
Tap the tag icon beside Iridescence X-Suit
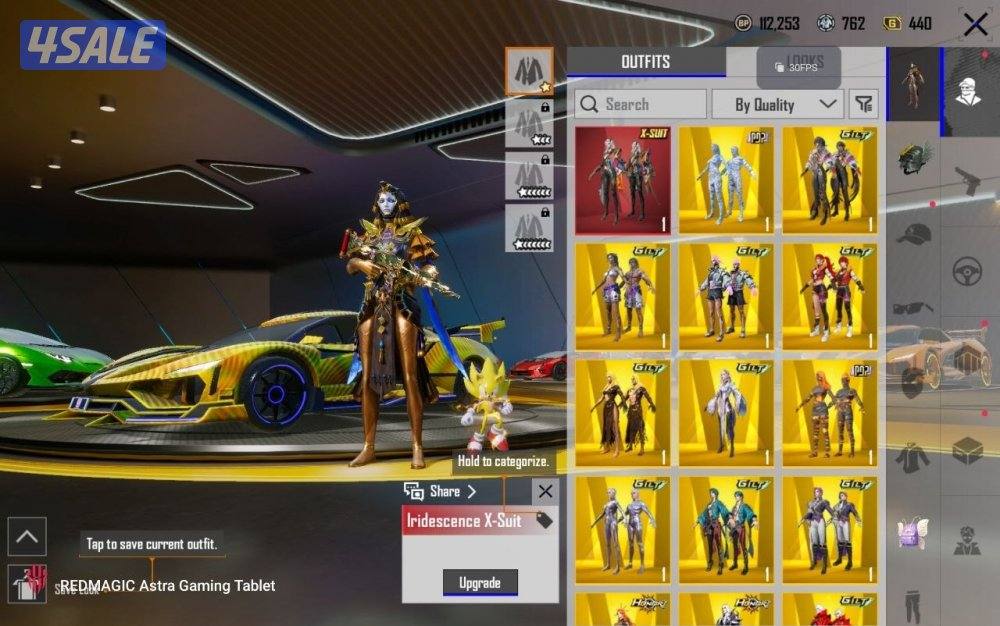(x=544, y=520)
